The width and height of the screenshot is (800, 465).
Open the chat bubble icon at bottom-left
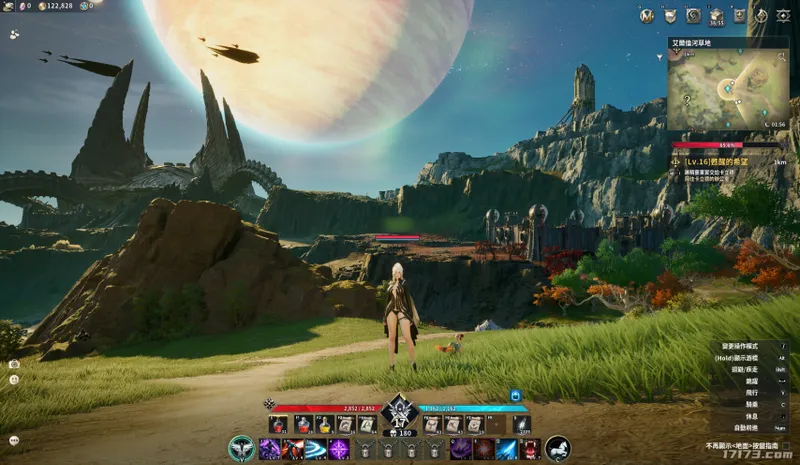tap(14, 440)
